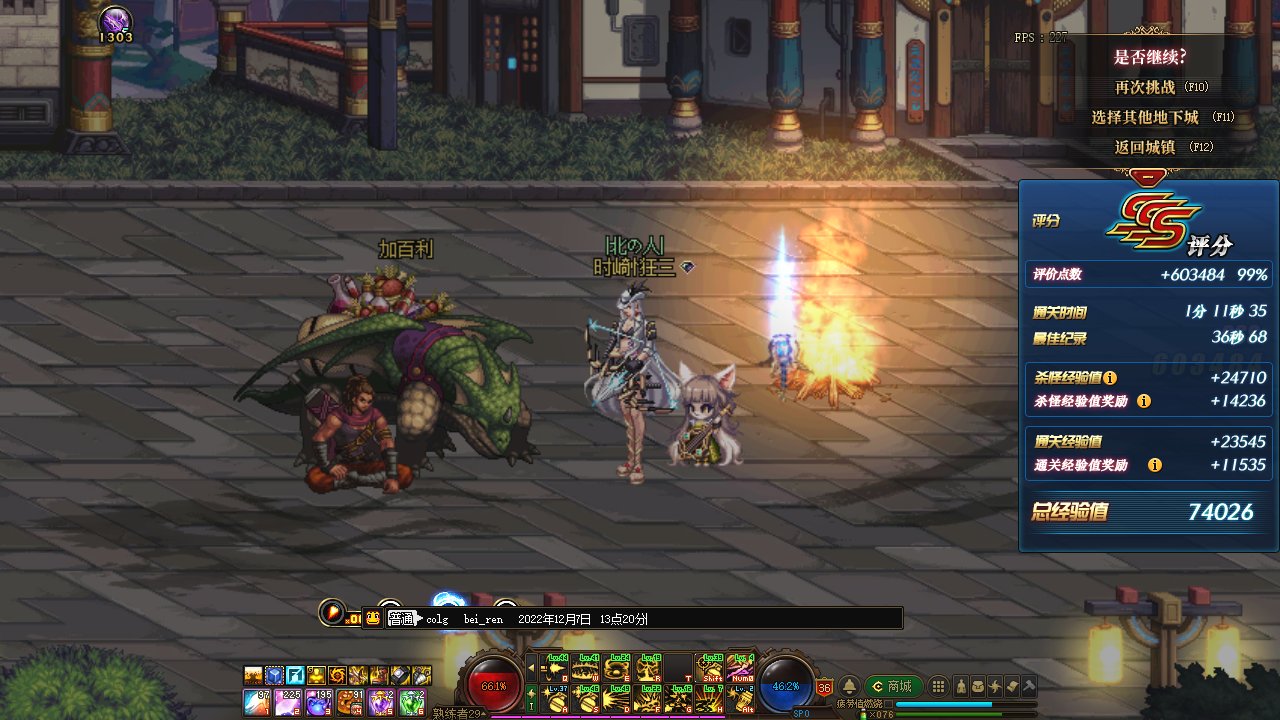
Task: Choose 返回城镇 to return to town
Action: coord(1162,147)
